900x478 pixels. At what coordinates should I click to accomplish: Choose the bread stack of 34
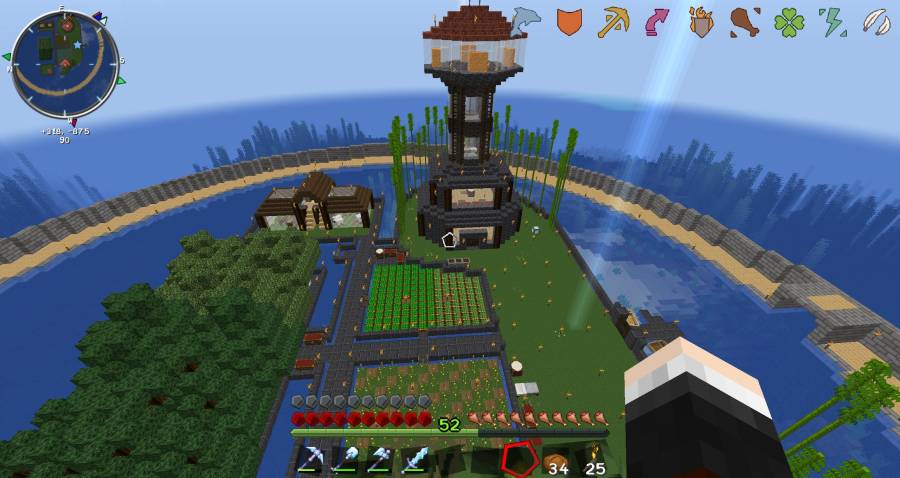tap(555, 461)
